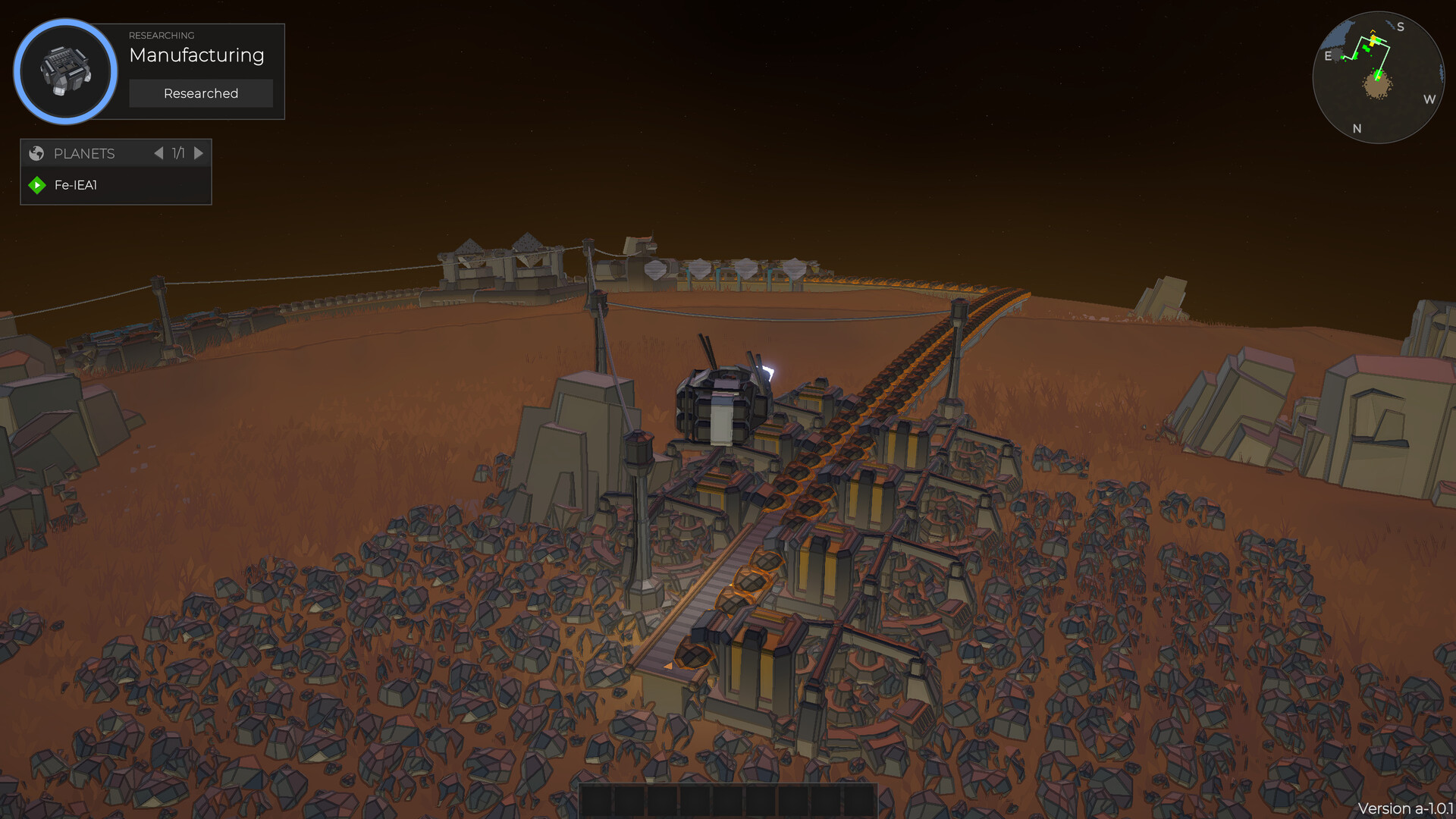
Task: Click the 1/1 page indicator
Action: tap(178, 153)
